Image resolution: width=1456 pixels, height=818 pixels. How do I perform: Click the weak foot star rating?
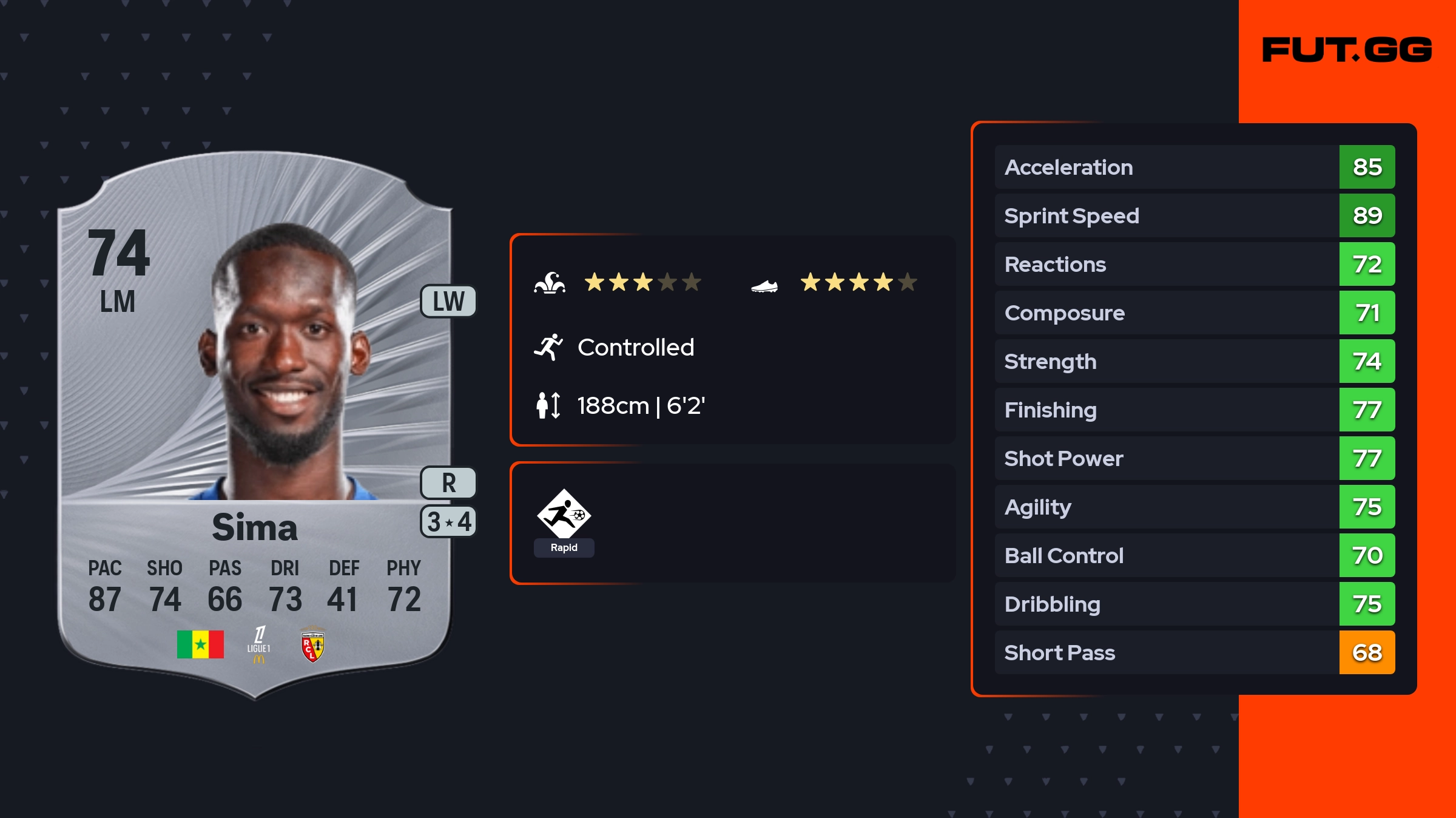point(858,283)
